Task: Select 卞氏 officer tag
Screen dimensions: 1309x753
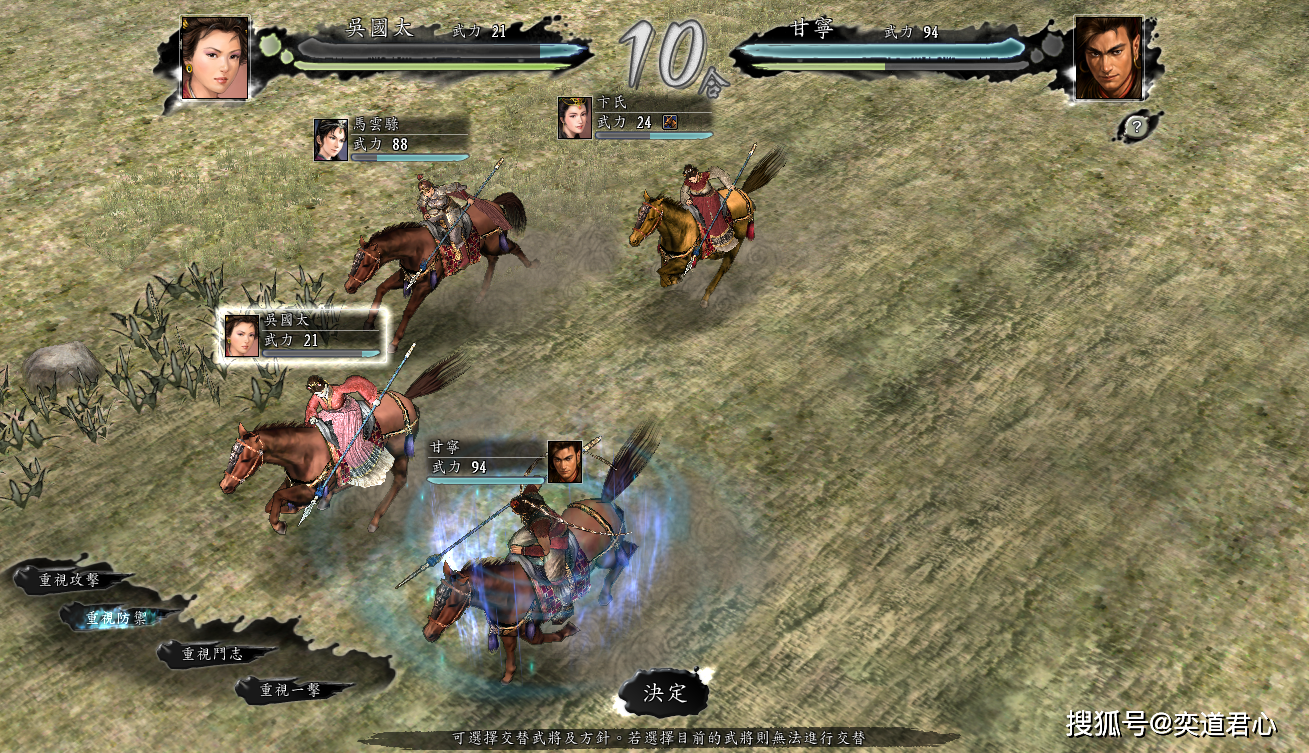Action: [634, 117]
